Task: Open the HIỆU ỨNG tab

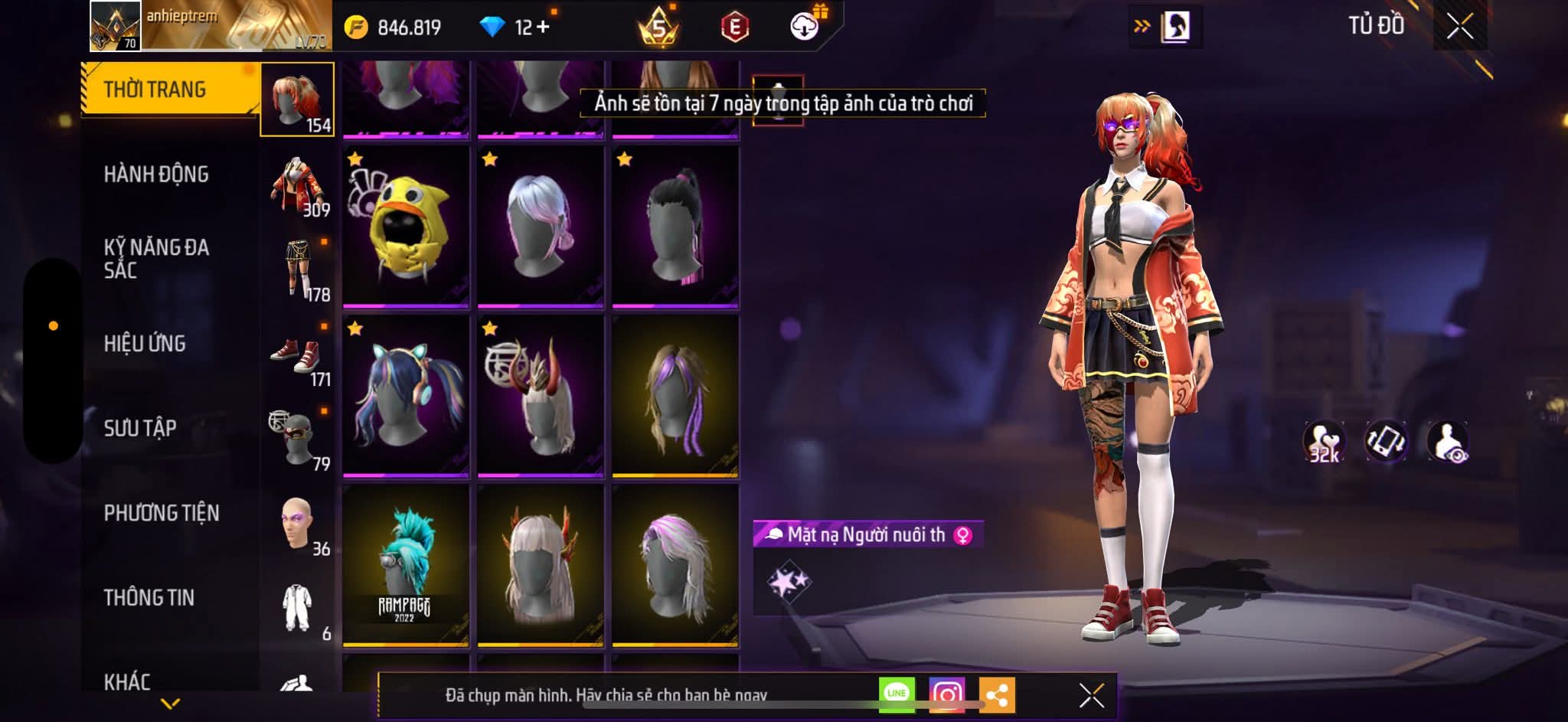Action: (145, 344)
